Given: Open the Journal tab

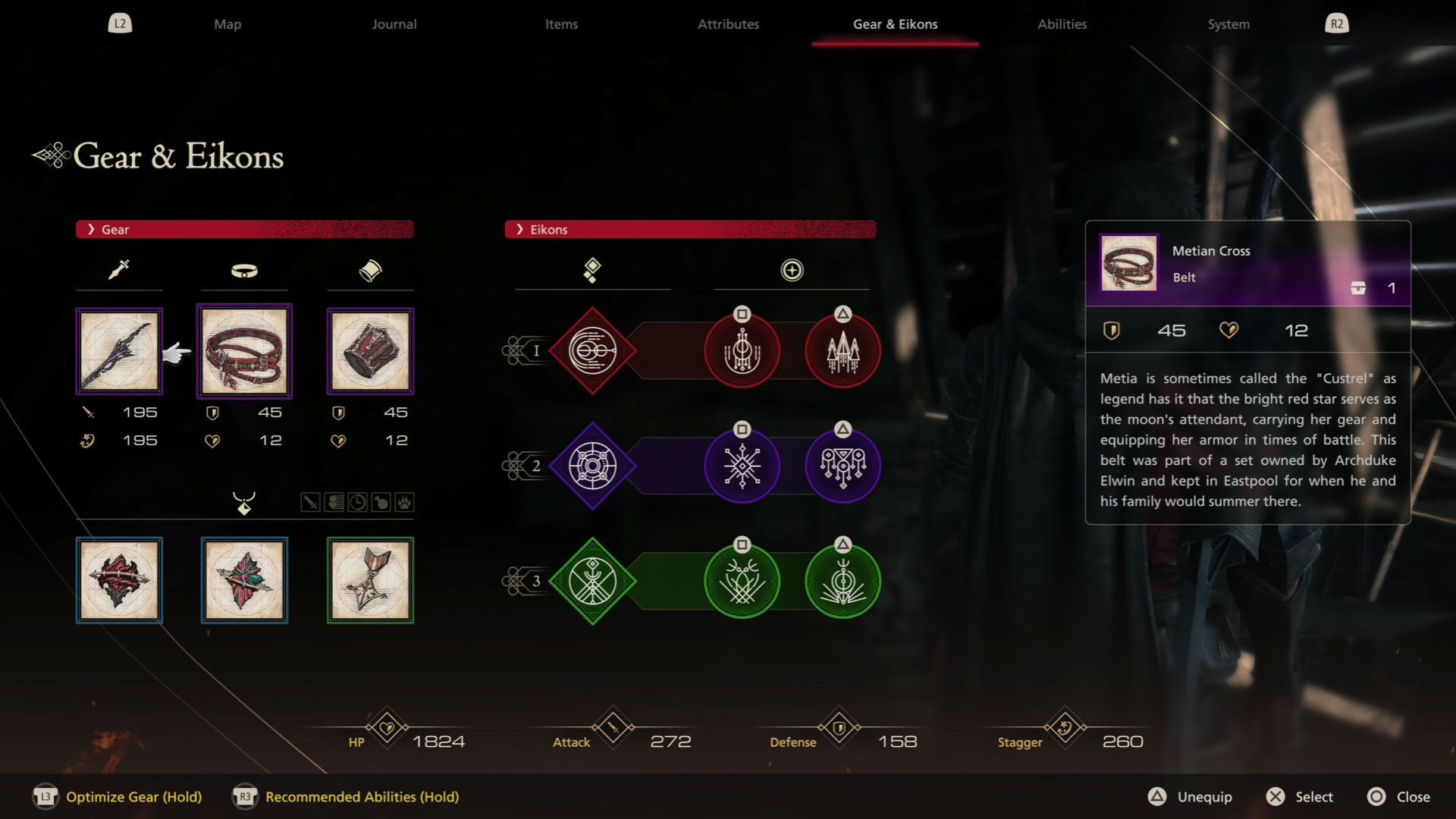Looking at the screenshot, I should (x=394, y=24).
